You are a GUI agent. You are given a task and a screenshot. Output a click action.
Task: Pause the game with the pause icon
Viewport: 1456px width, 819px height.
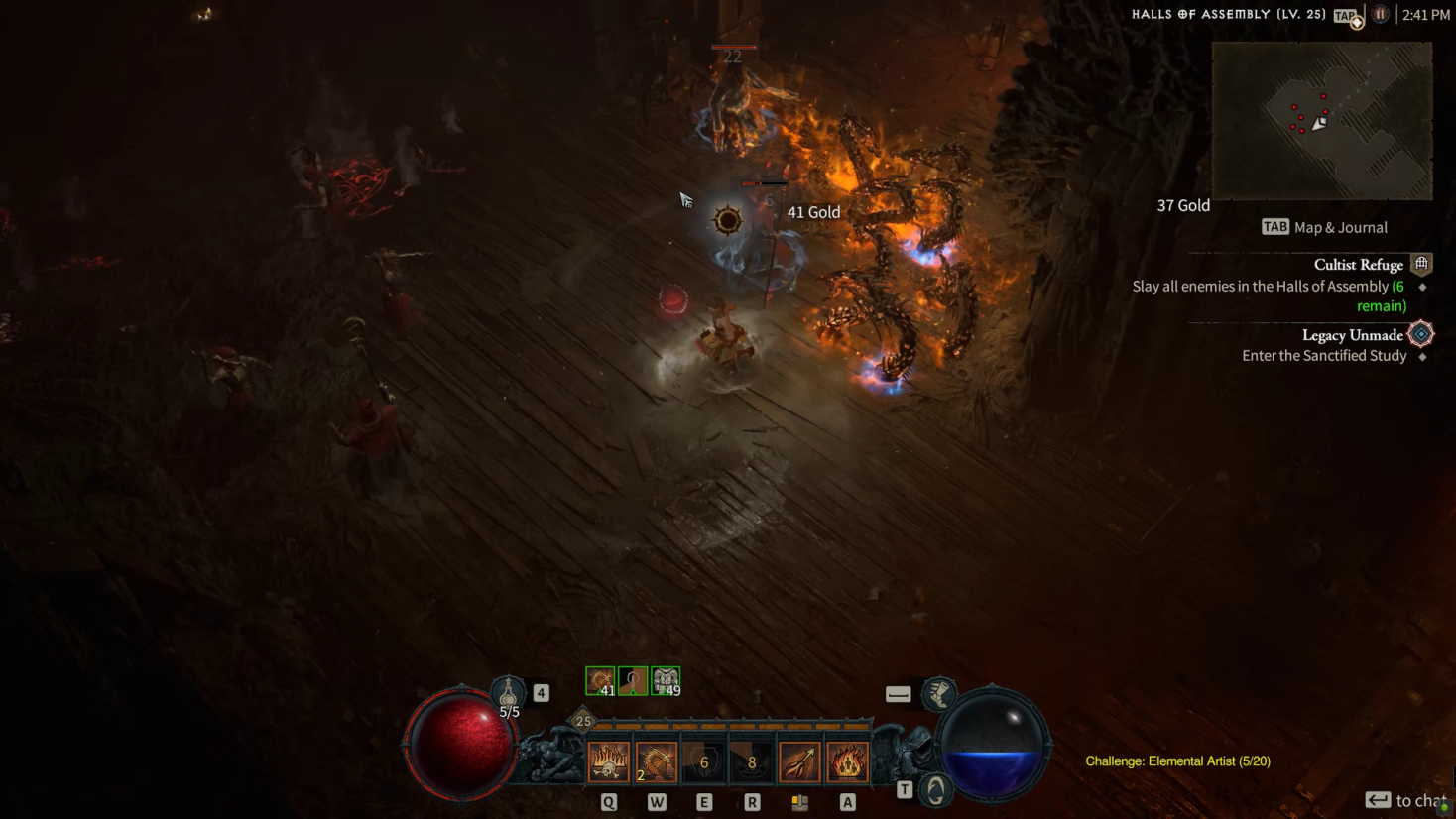coord(1380,14)
